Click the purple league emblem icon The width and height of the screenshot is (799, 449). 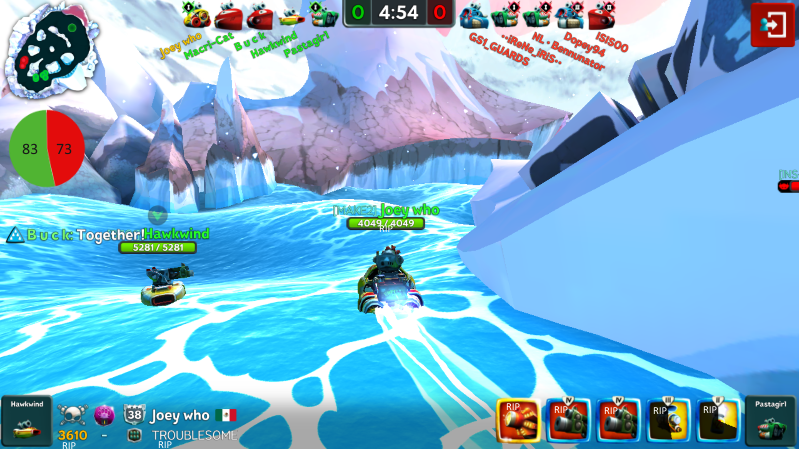tap(104, 414)
